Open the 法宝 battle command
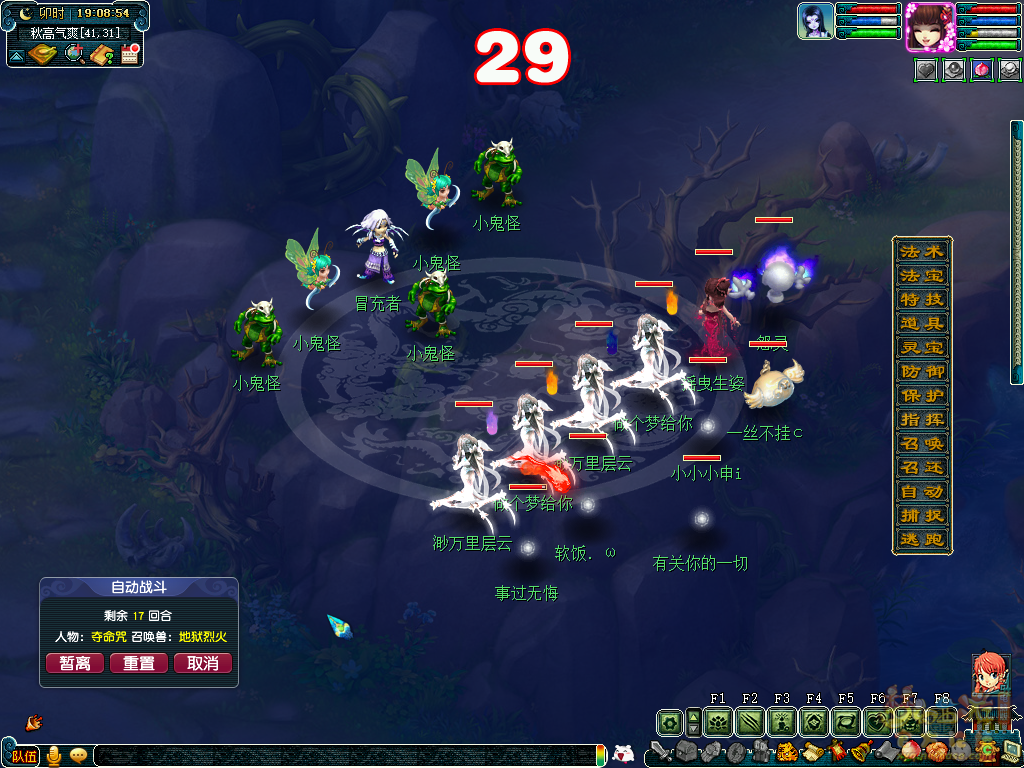This screenshot has width=1024, height=768. point(921,275)
